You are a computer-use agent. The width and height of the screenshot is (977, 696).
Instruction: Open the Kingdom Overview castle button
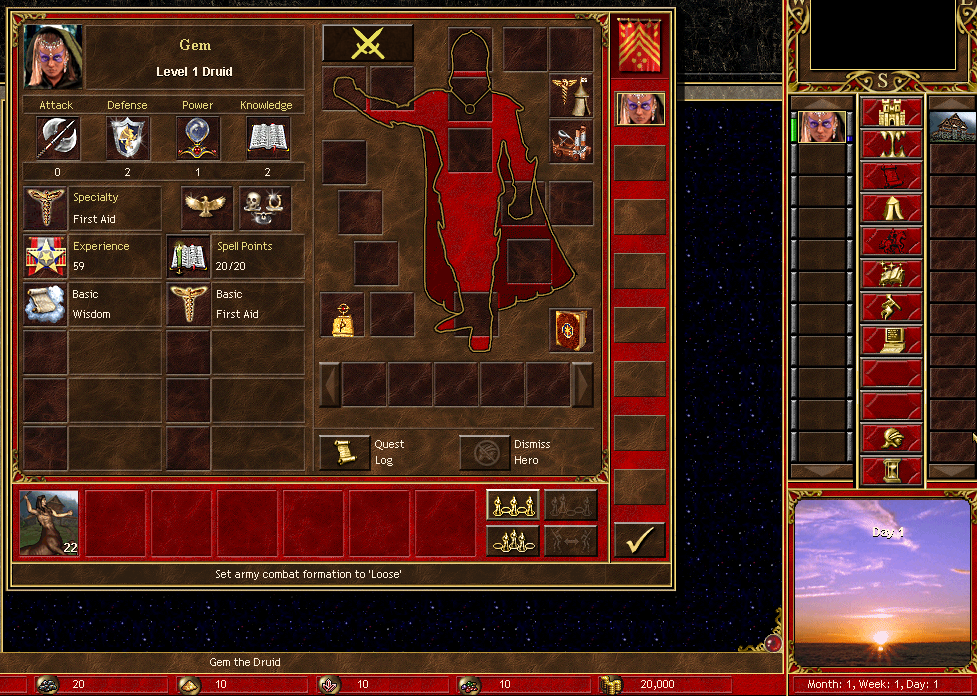click(x=891, y=114)
